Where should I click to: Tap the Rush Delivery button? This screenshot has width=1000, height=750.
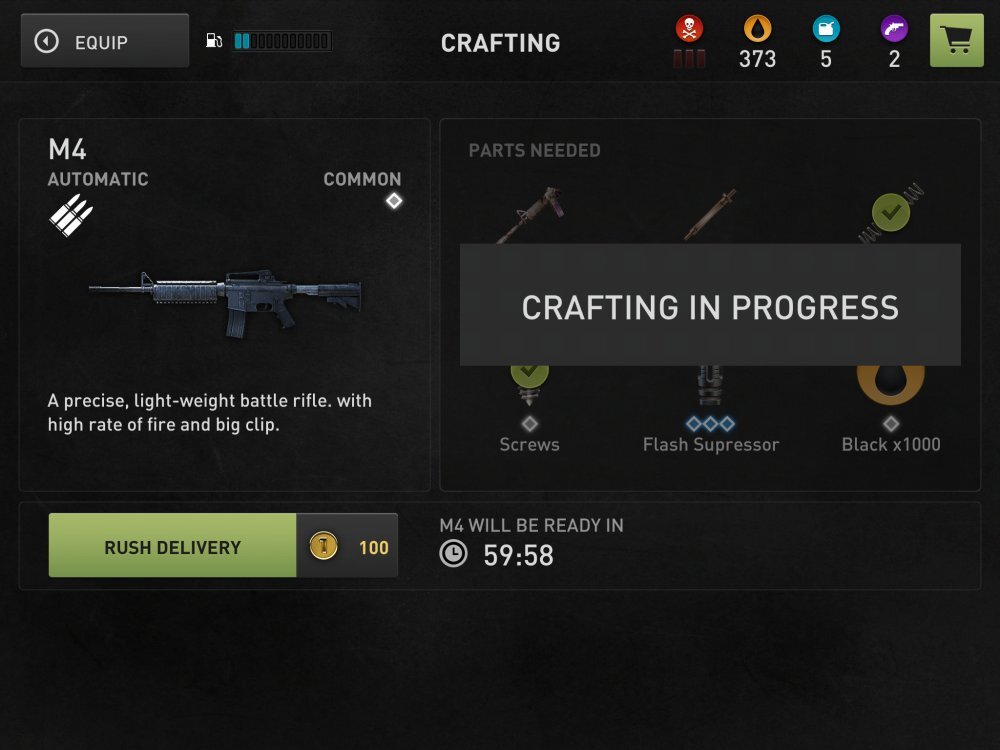coord(172,546)
